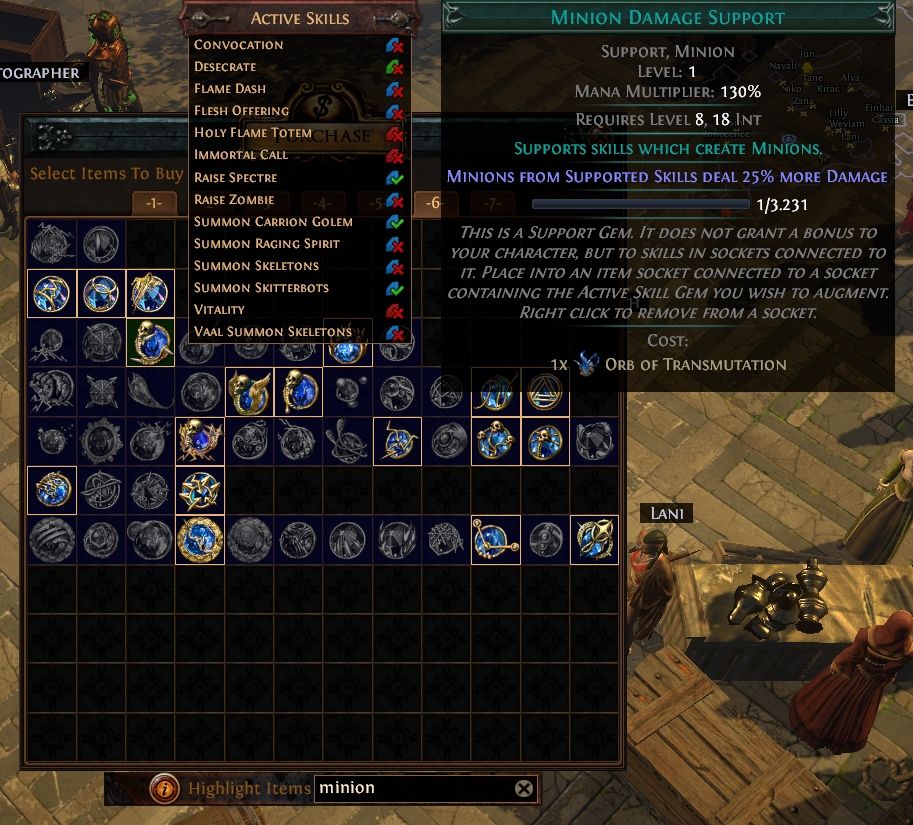Screen dimensions: 913x825
Task: Open vendor tab number 1
Action: coord(153,203)
